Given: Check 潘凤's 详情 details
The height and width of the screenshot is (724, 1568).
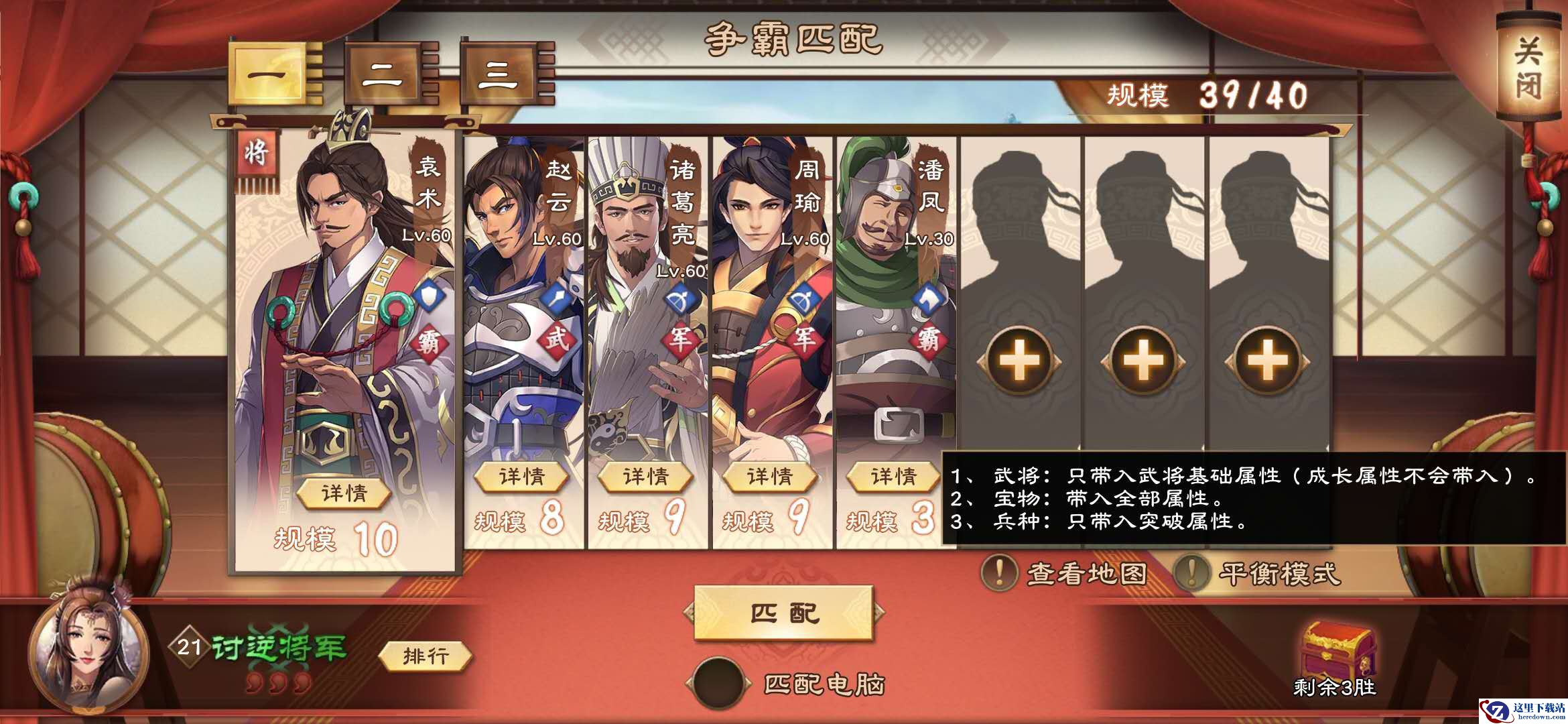Looking at the screenshot, I should coord(893,477).
